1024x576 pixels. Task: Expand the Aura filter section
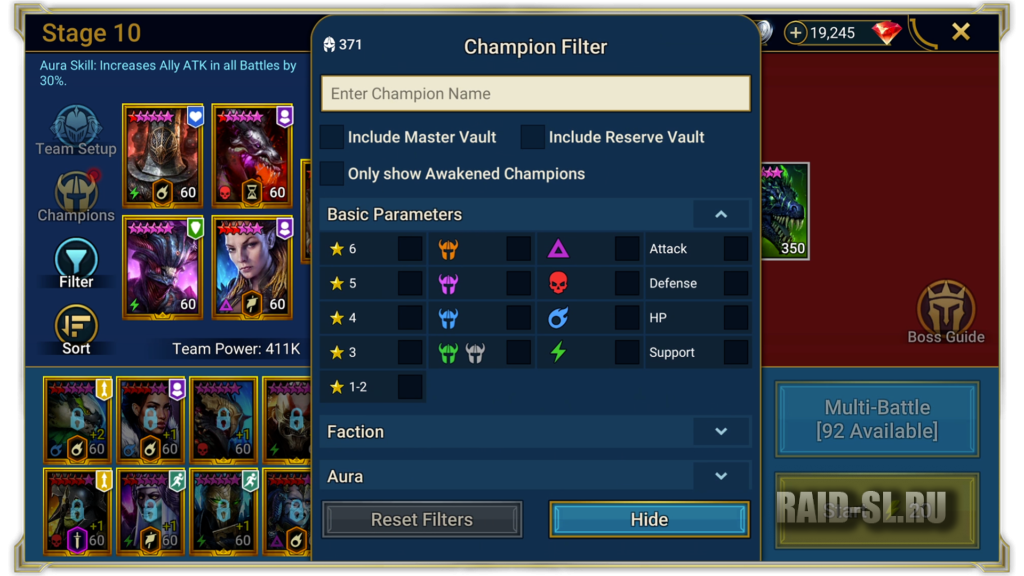(720, 476)
